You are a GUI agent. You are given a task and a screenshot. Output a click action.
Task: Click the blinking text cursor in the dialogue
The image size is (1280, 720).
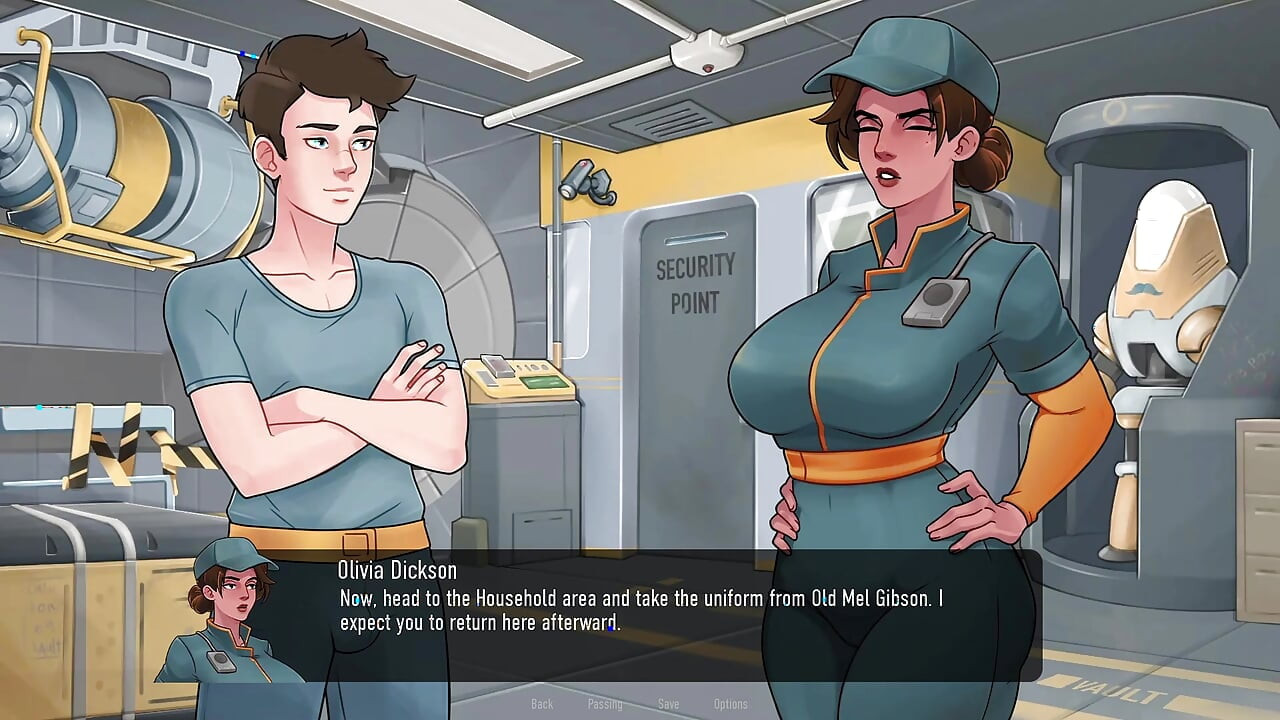coord(610,628)
